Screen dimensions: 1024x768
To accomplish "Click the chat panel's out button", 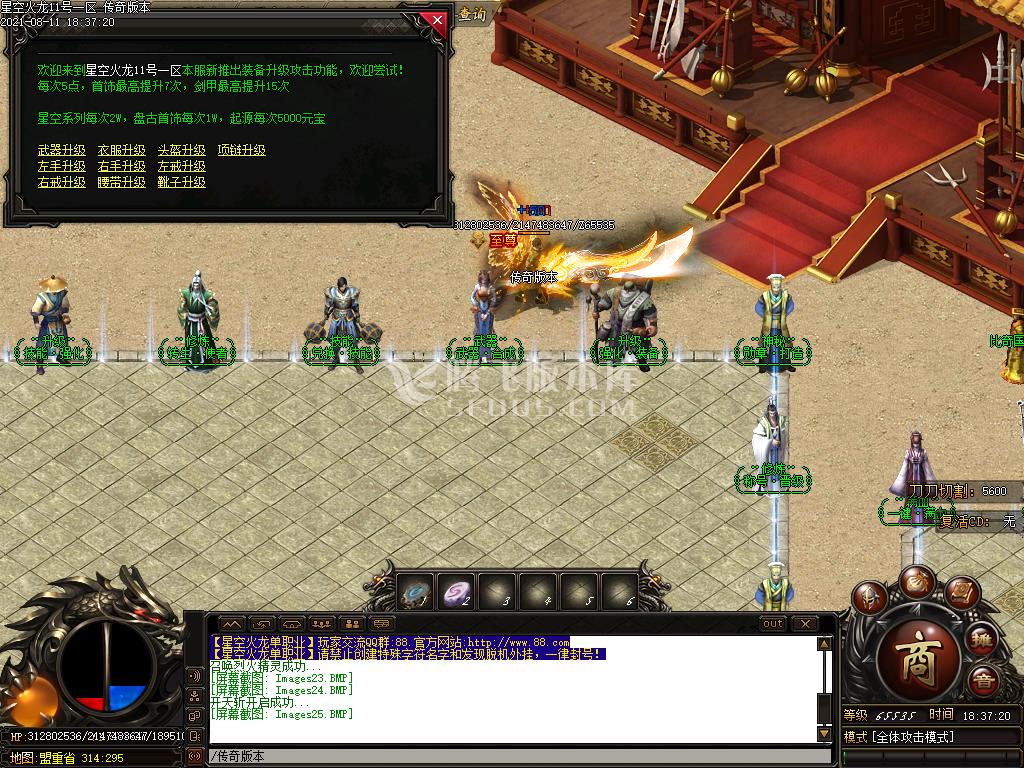I will [x=773, y=624].
